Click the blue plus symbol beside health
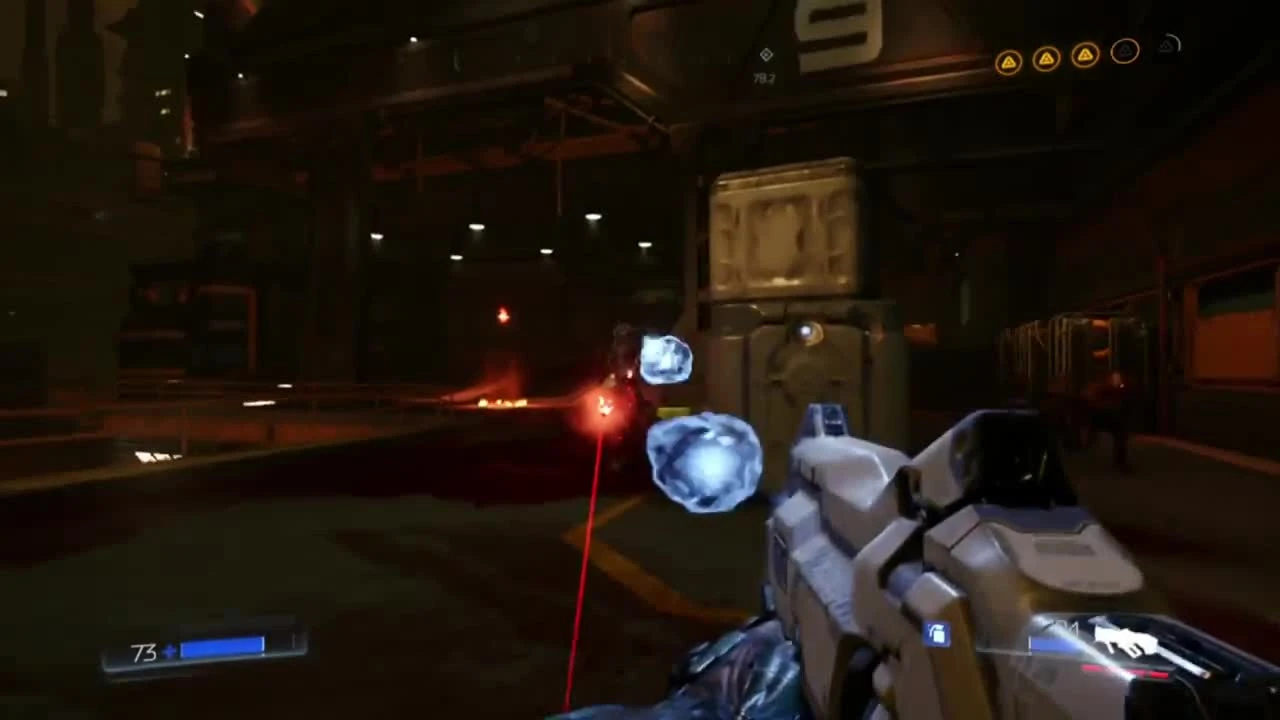Viewport: 1280px width, 720px height. (x=168, y=652)
